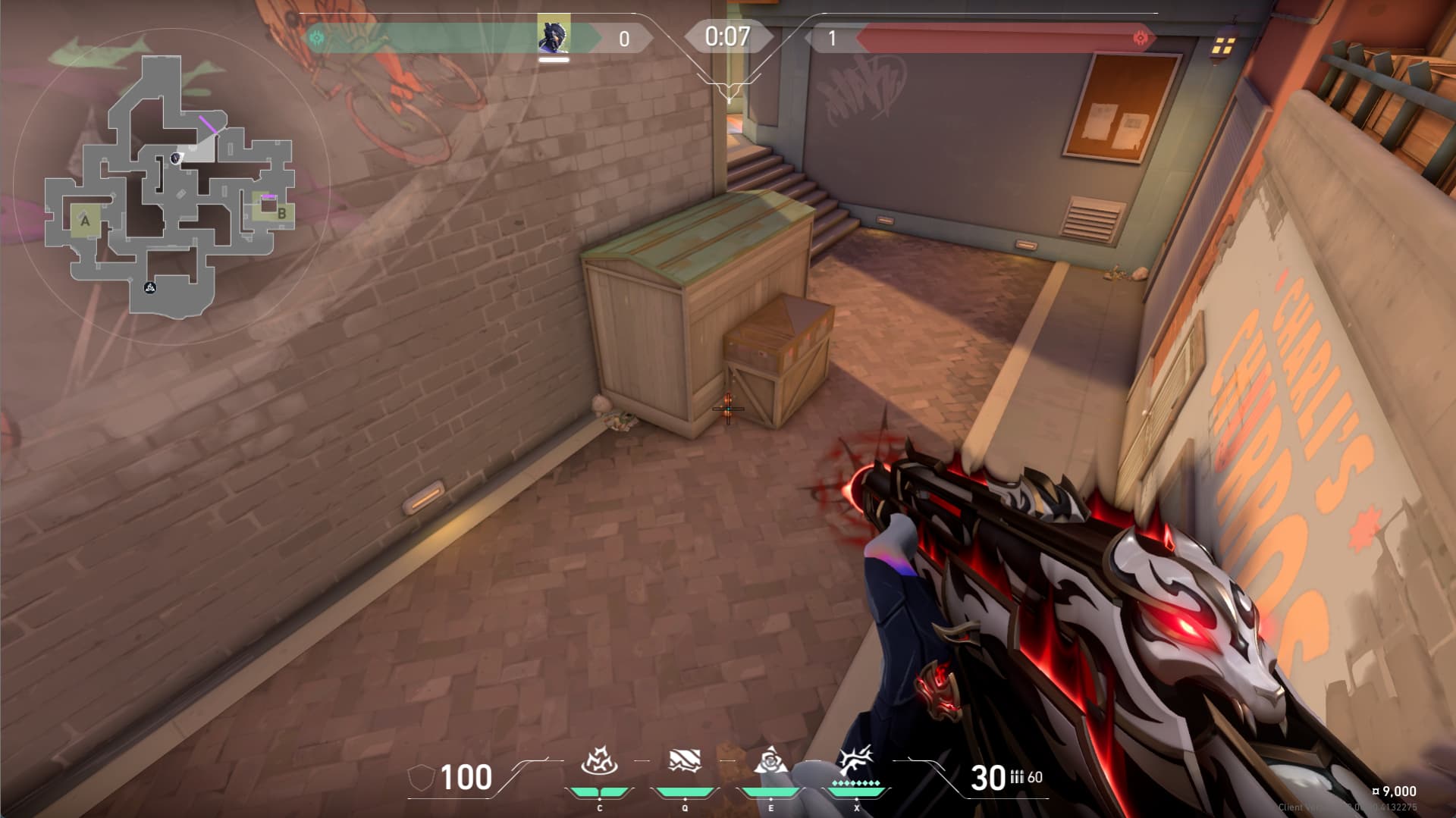Select the agent portrait in top bar

coord(554,37)
